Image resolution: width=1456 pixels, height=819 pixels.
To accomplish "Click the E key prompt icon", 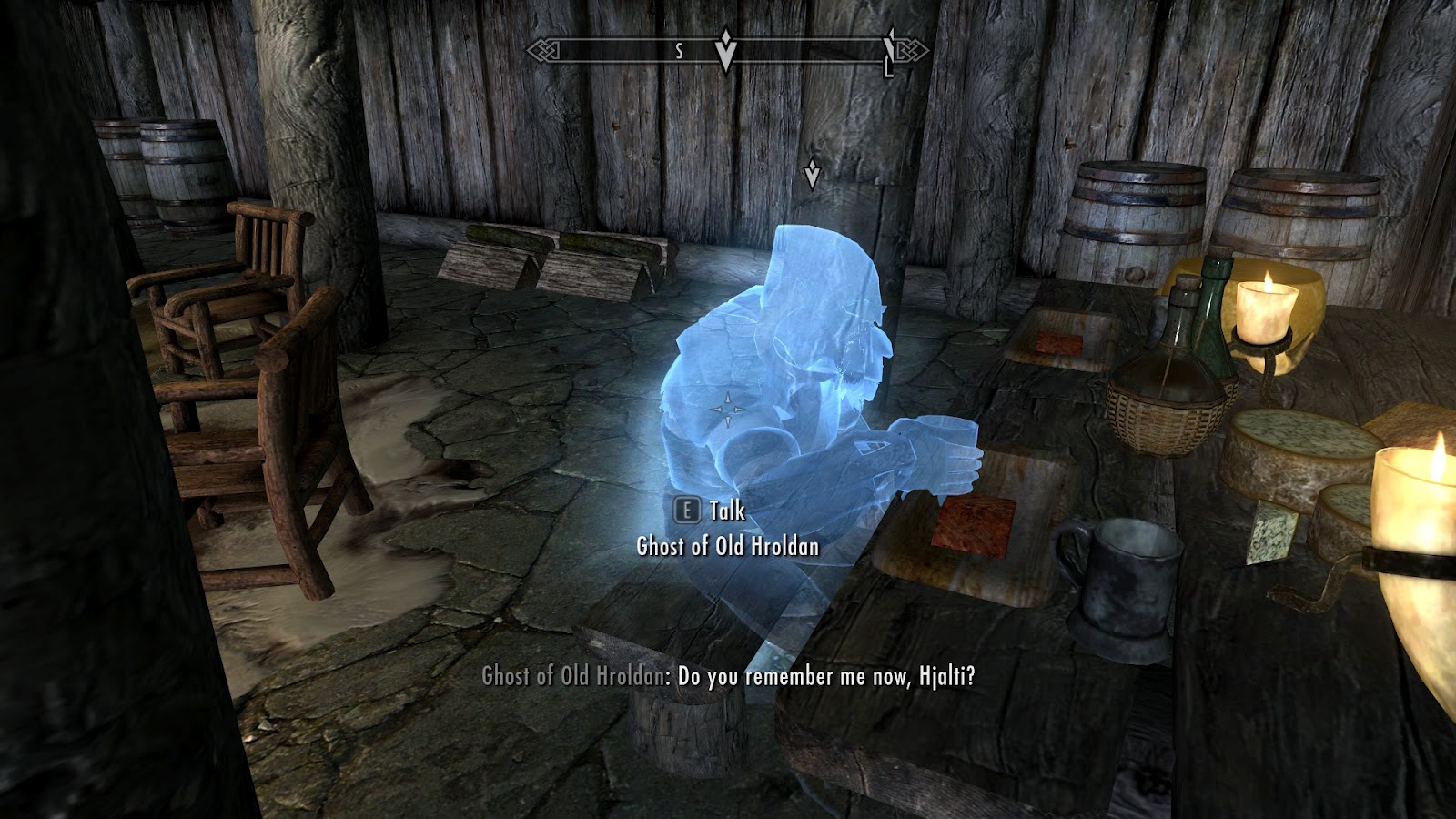I will [x=684, y=511].
